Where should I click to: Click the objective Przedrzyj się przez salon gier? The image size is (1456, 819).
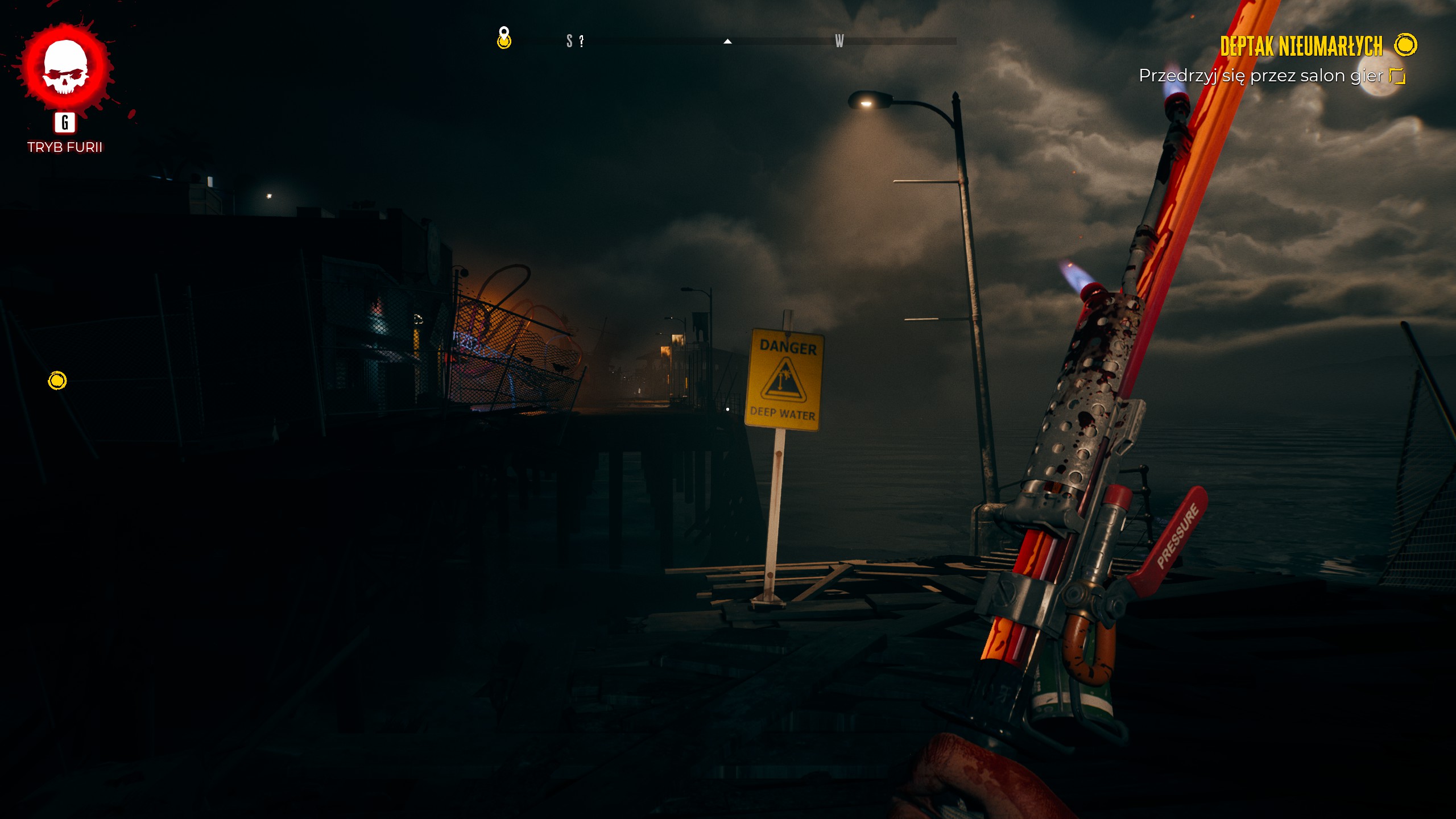point(1260,76)
